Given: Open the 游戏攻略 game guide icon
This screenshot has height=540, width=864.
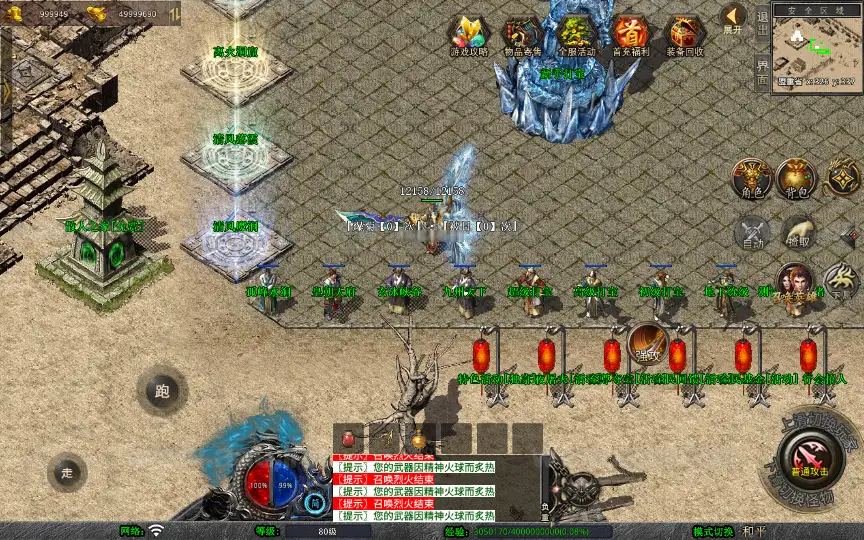Looking at the screenshot, I should click(467, 33).
